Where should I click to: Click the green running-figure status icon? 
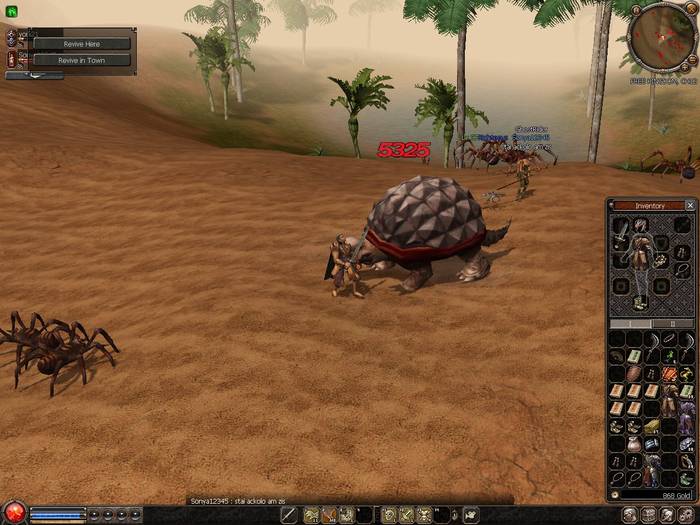(11, 11)
